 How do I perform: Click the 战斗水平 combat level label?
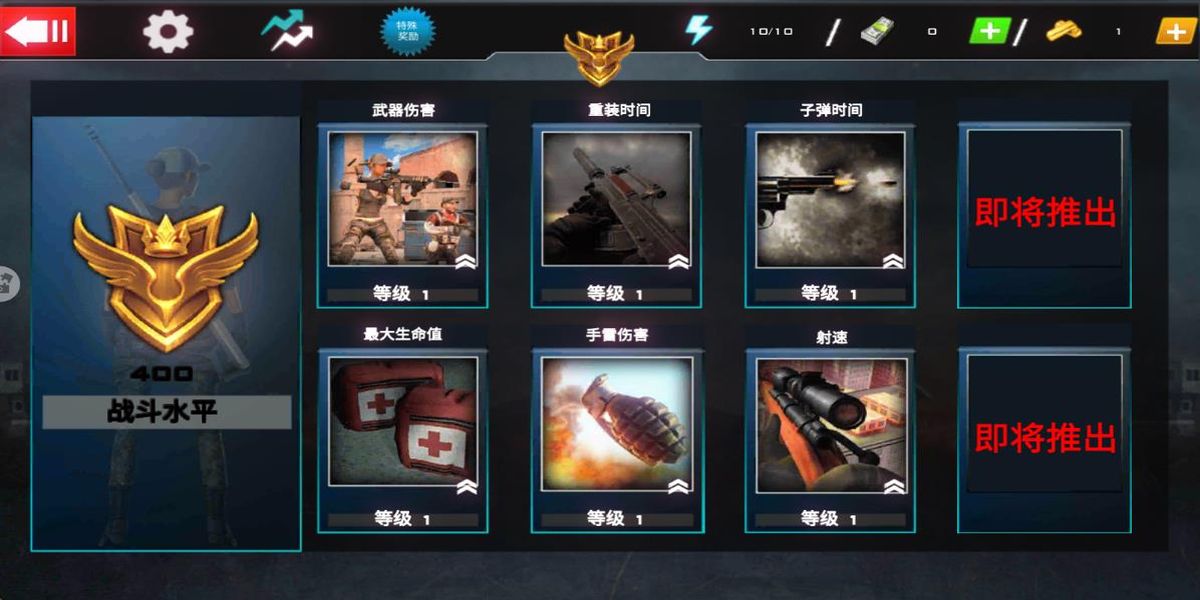pyautogui.click(x=166, y=412)
